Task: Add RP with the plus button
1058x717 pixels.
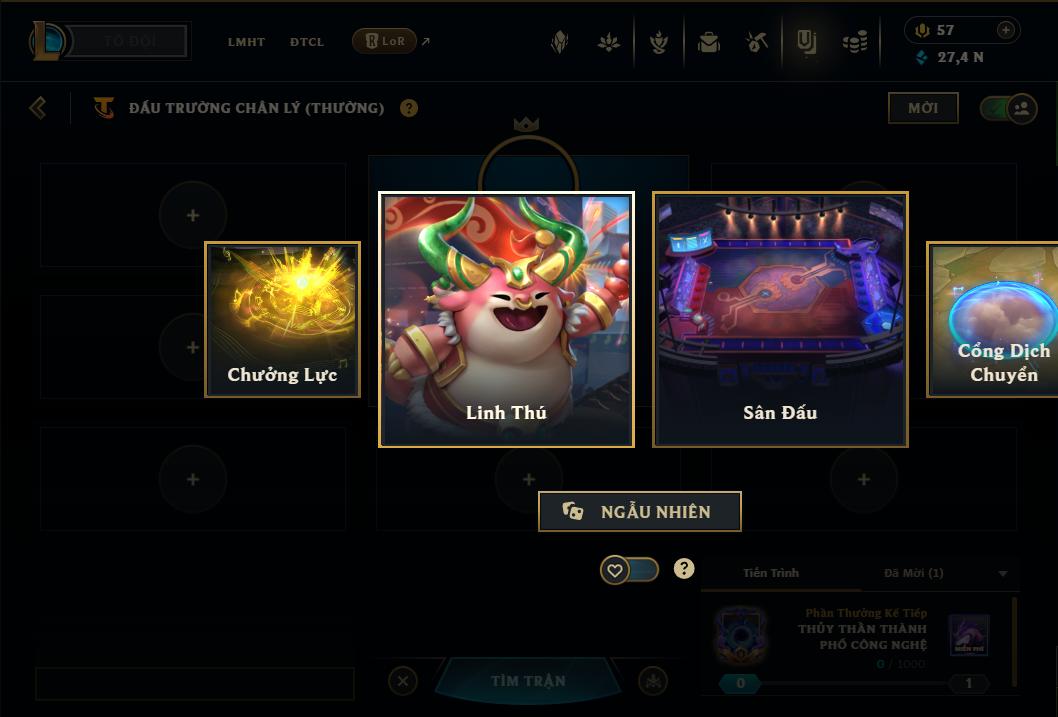Action: pyautogui.click(x=1006, y=30)
